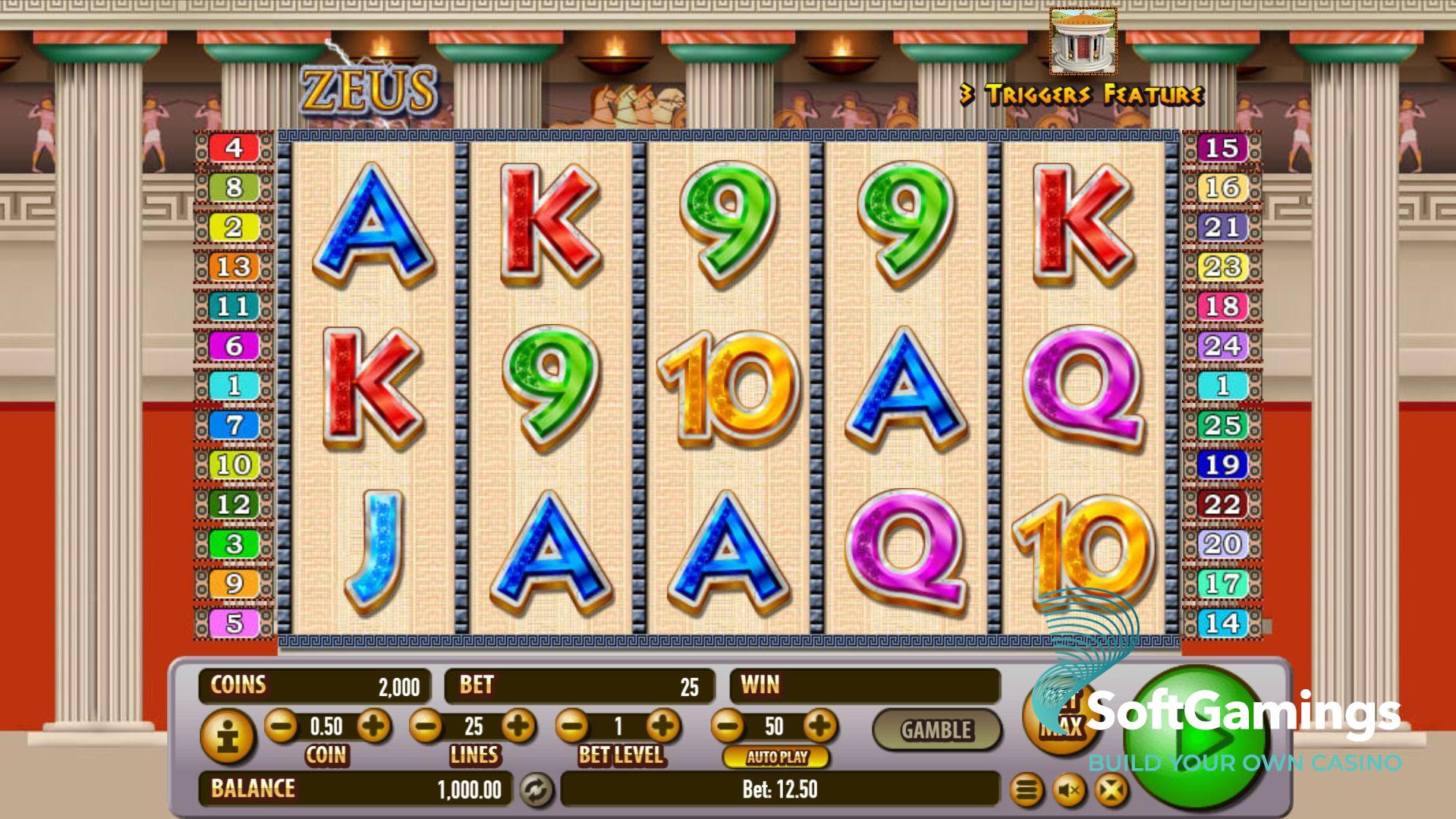1456x819 pixels.
Task: Reduce the number of lines
Action: coord(426,726)
